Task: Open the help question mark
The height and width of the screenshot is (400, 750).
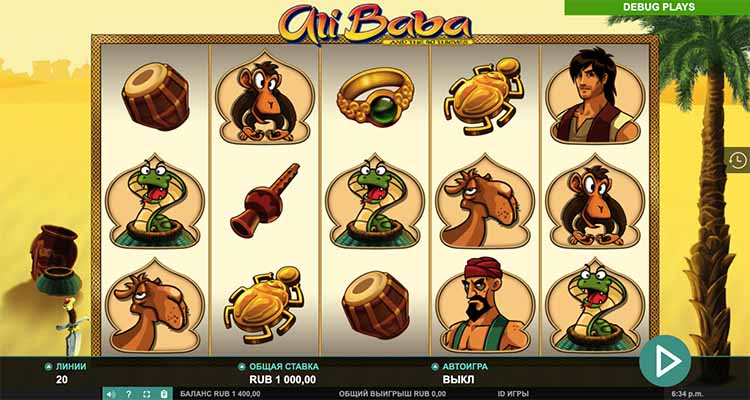Action: click(129, 394)
